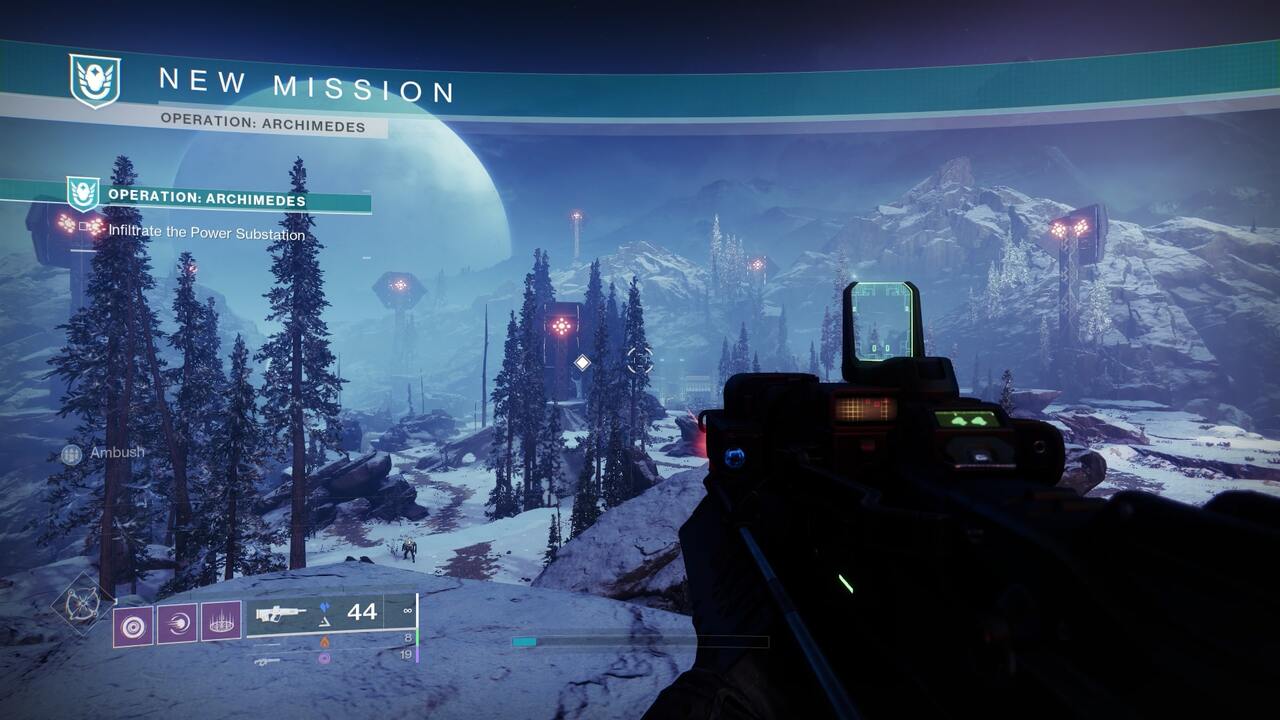Select the Infiltrate the Power Substation objective
The width and height of the screenshot is (1280, 720).
(x=206, y=234)
